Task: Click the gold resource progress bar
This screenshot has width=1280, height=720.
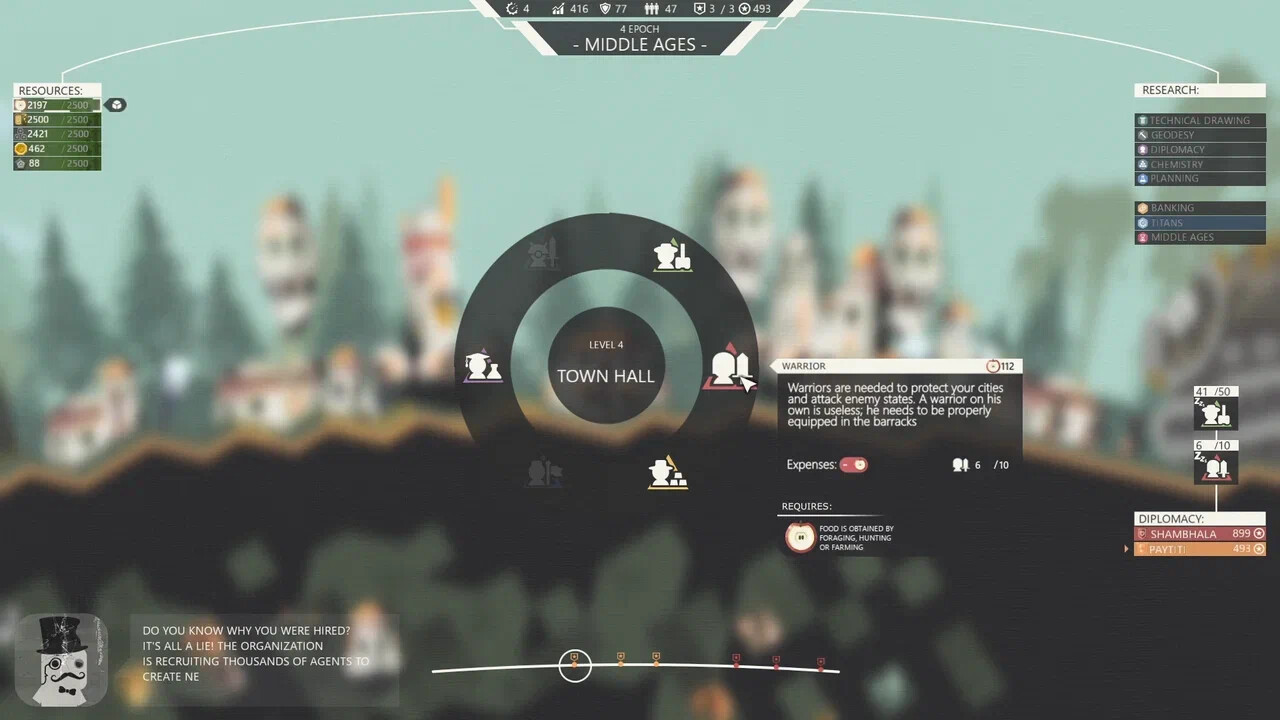Action: pos(56,148)
